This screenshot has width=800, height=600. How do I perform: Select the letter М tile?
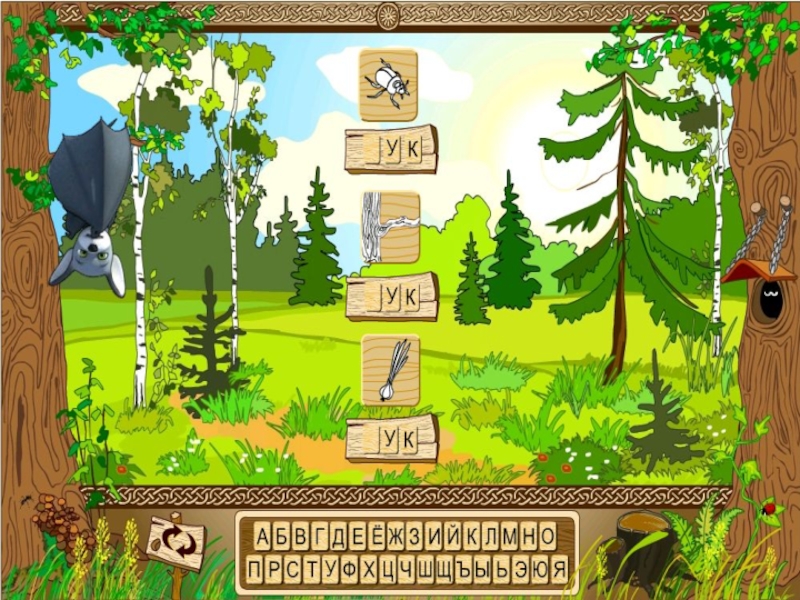point(510,536)
